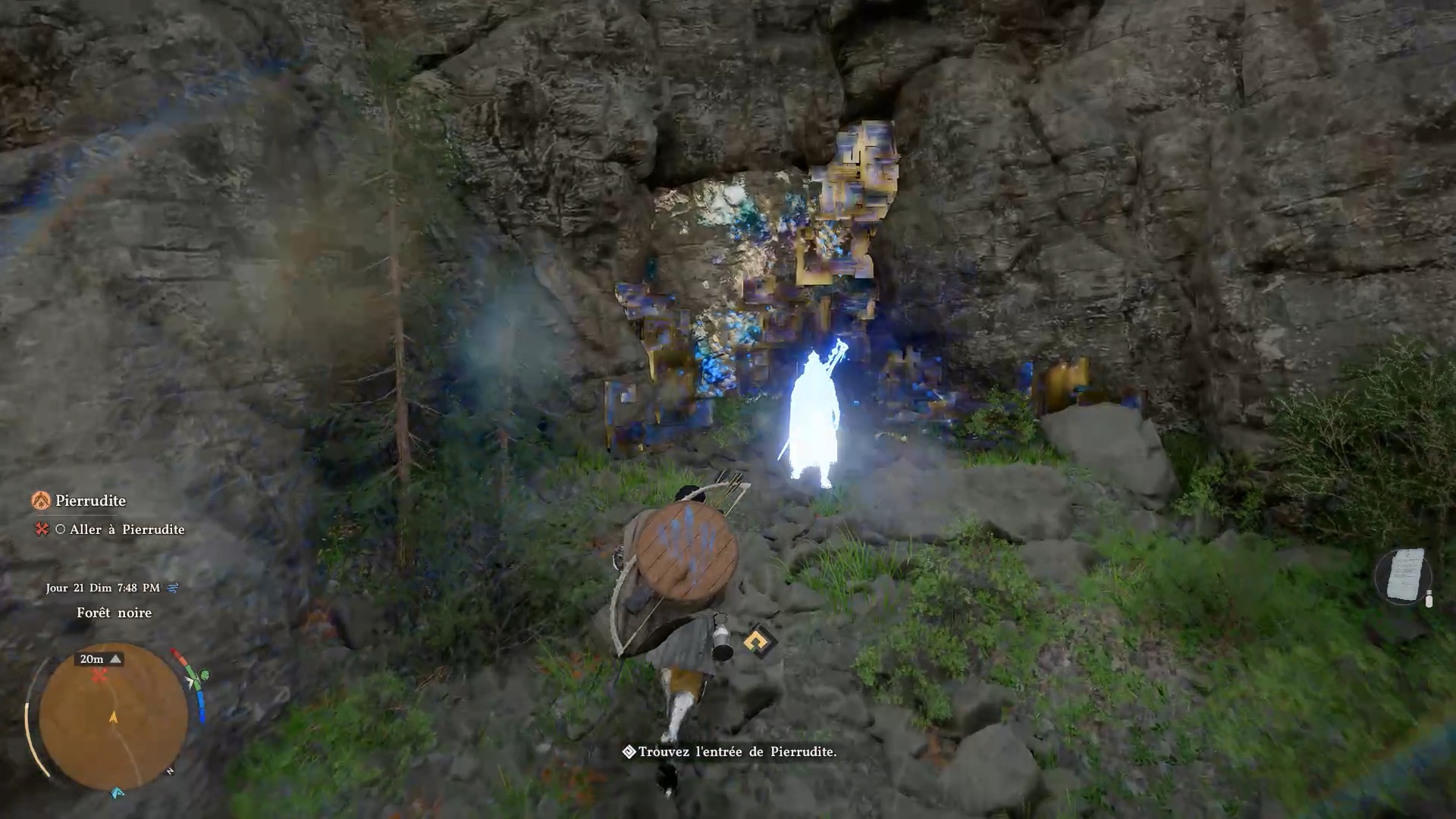
Task: Click the red X quest marker on minimap
Action: 99,676
